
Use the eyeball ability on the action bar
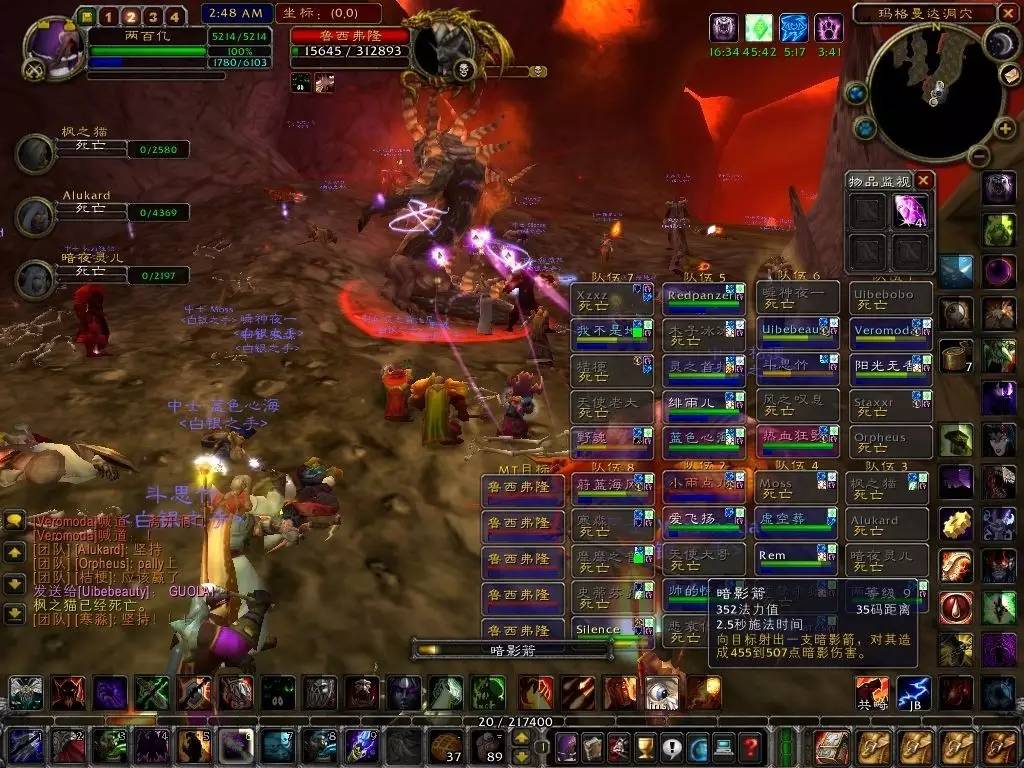tap(661, 692)
